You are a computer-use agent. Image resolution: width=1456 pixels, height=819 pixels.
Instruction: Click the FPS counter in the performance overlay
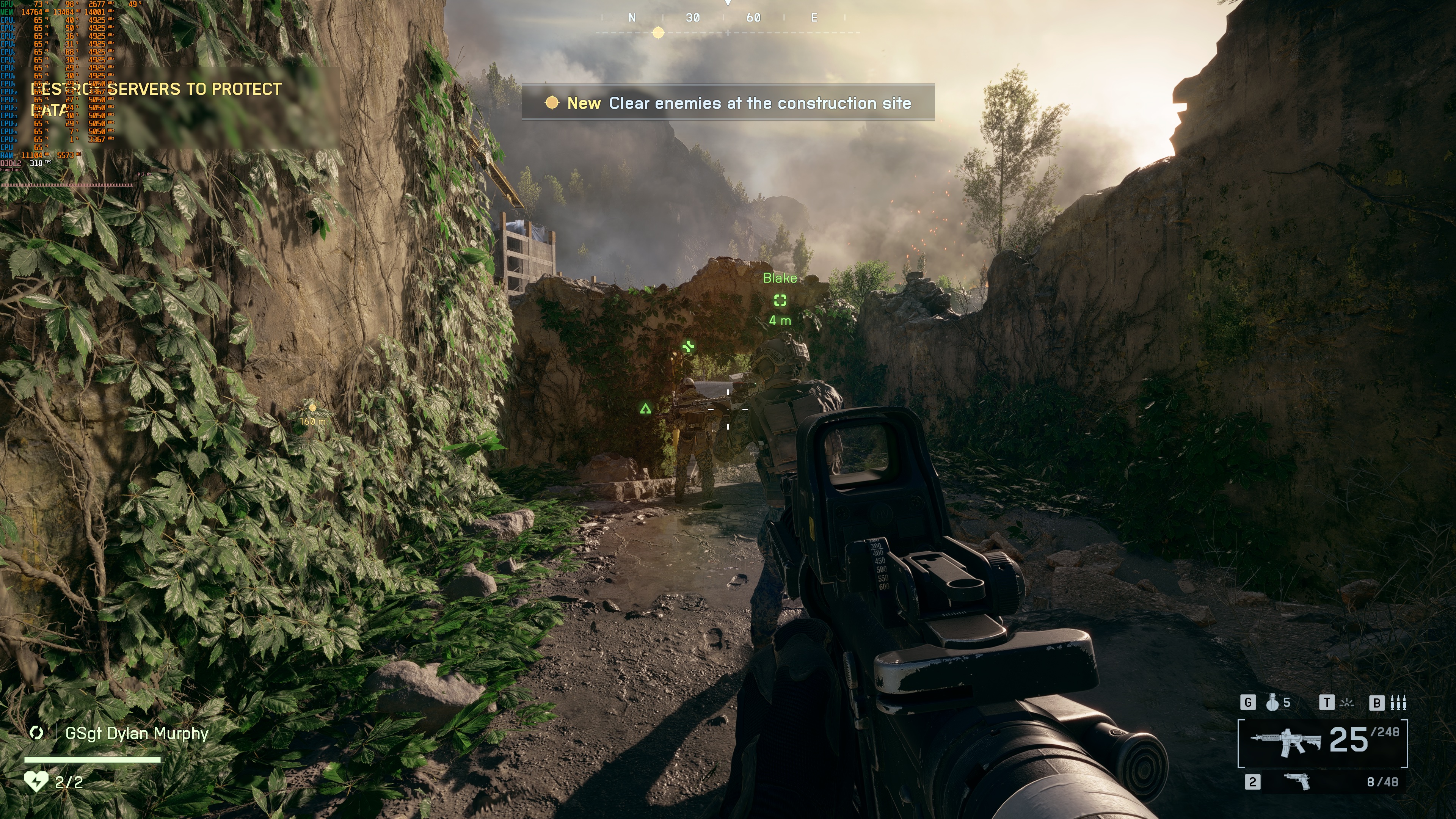coord(37,163)
